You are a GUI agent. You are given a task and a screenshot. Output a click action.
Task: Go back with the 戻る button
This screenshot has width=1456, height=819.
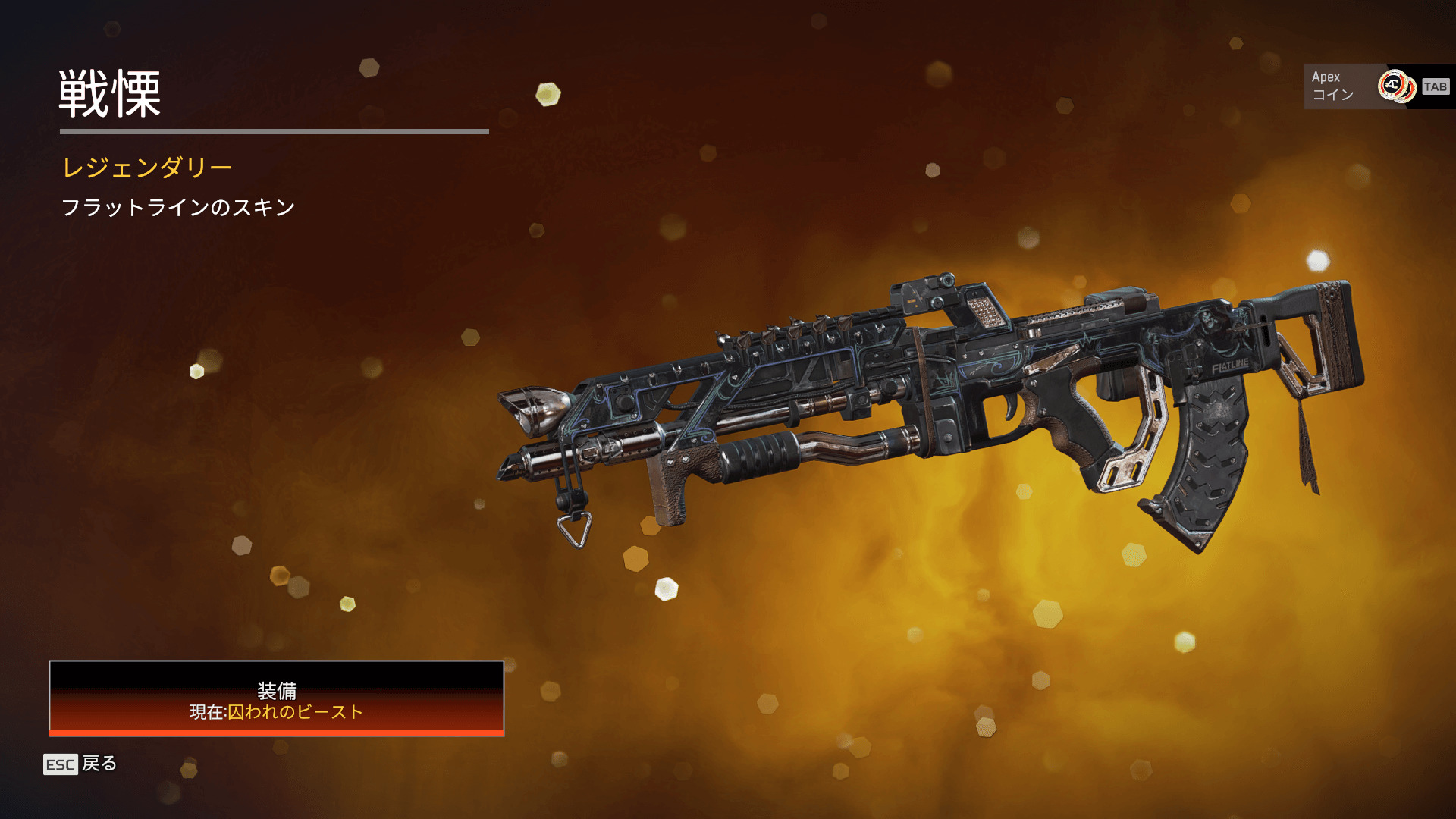[81, 764]
